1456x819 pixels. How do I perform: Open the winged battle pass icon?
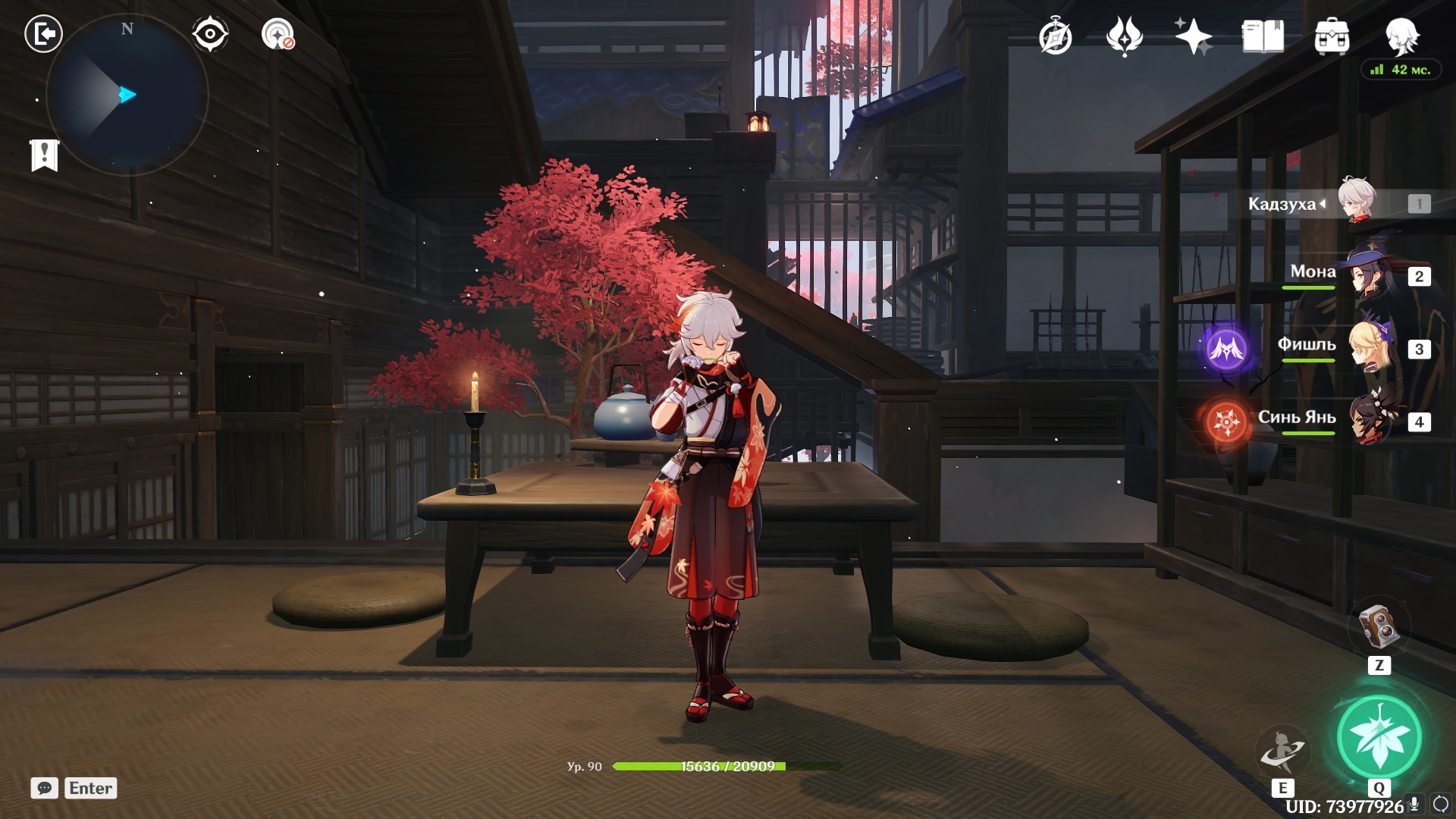tap(1125, 36)
